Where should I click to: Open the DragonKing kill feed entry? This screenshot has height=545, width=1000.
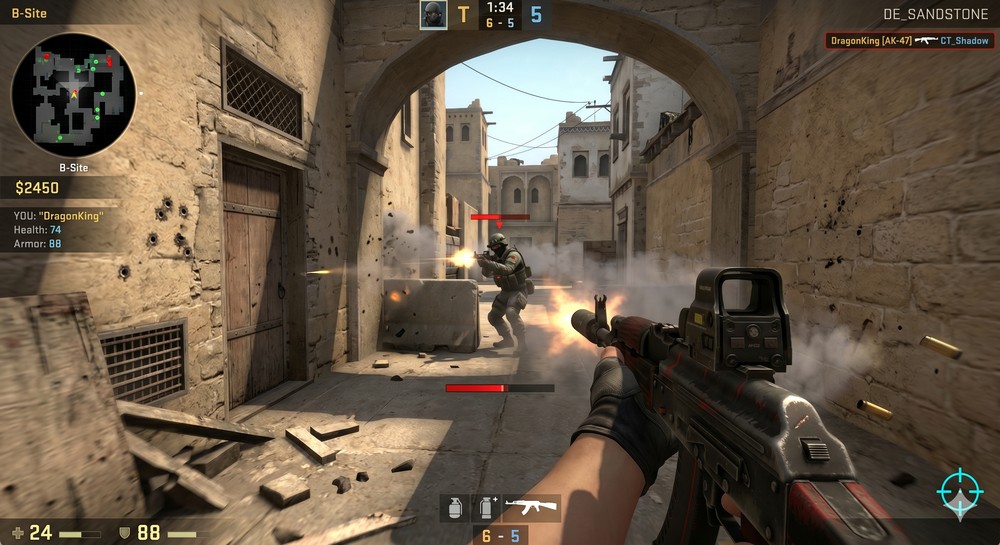(x=909, y=41)
